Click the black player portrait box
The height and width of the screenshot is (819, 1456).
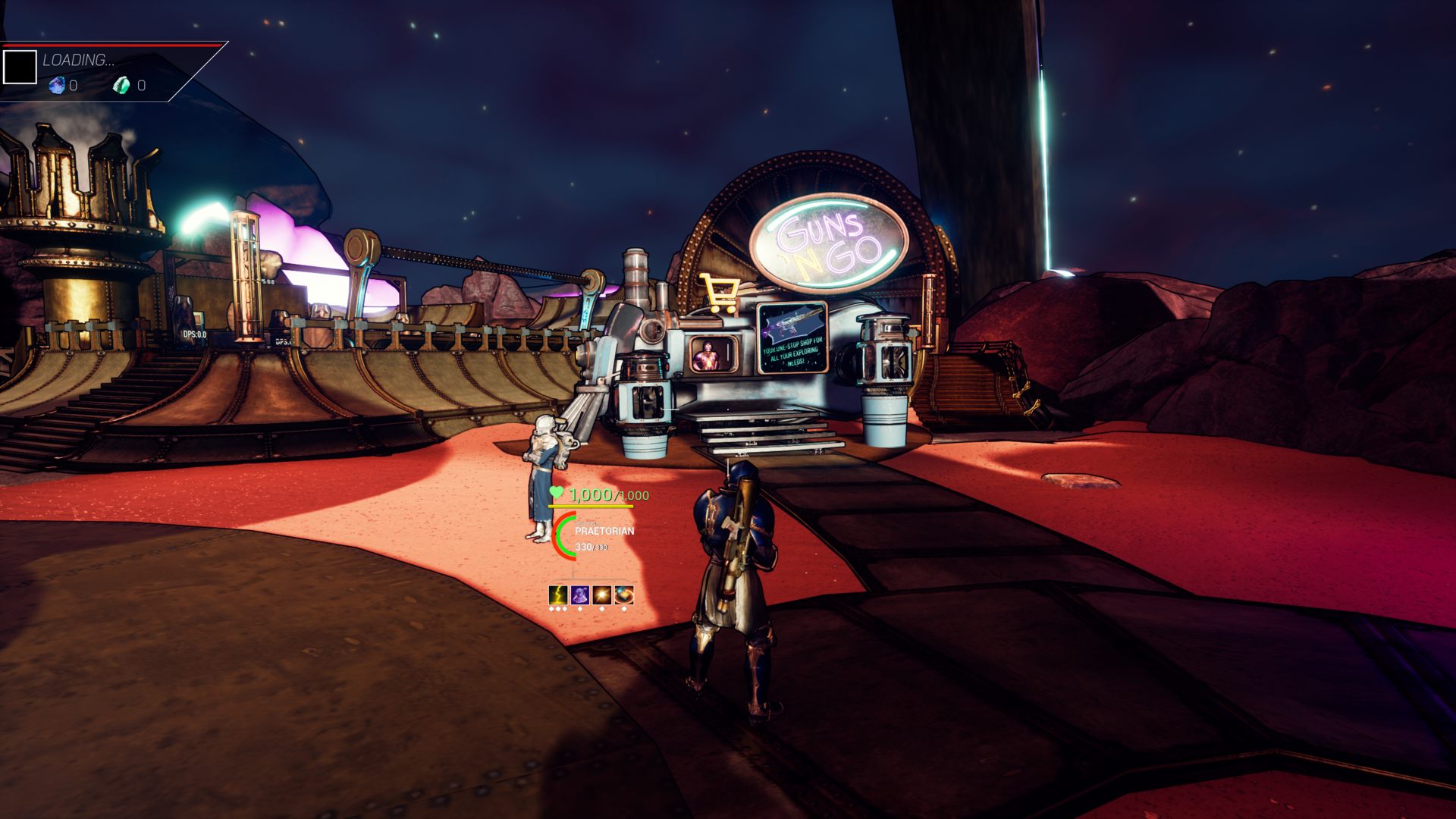(20, 67)
